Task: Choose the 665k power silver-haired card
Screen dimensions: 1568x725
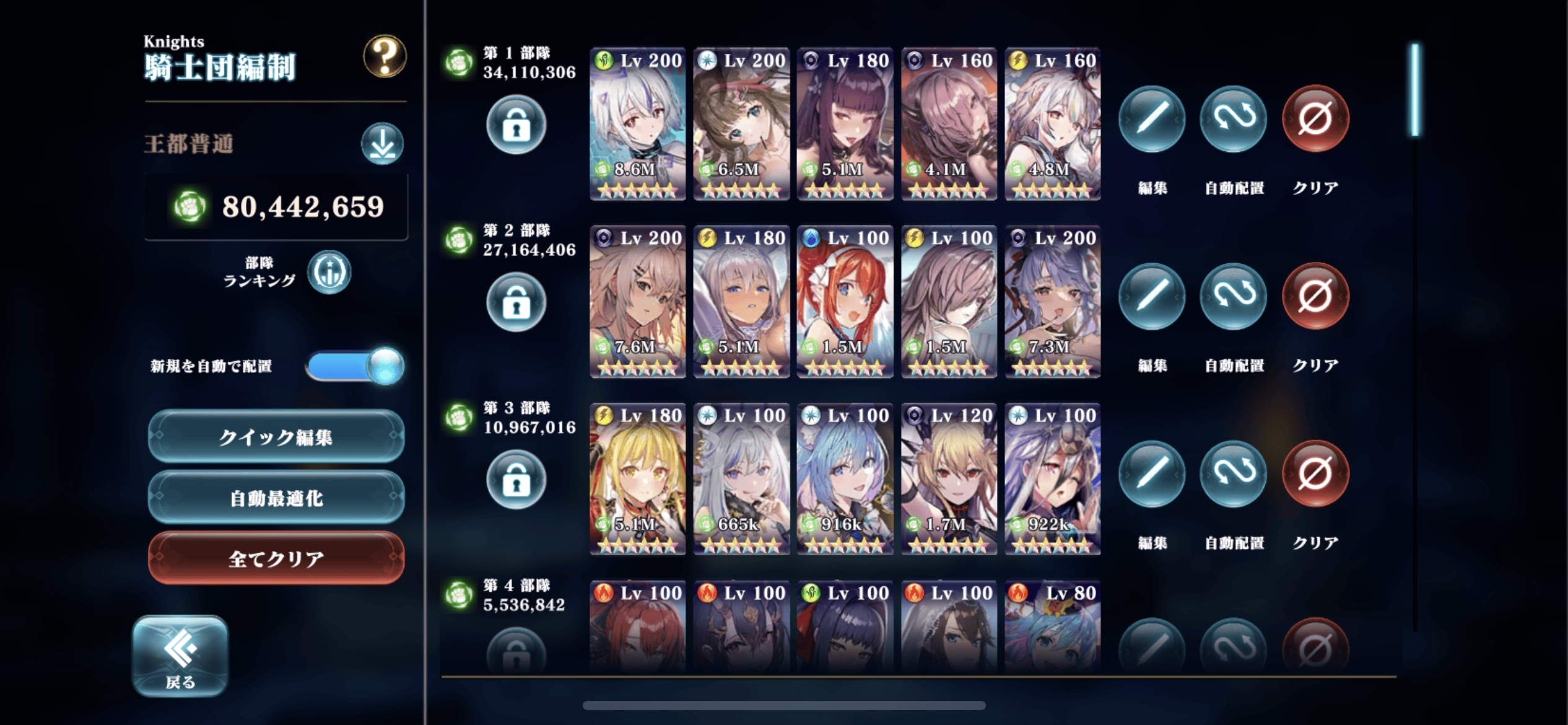Action: click(741, 478)
